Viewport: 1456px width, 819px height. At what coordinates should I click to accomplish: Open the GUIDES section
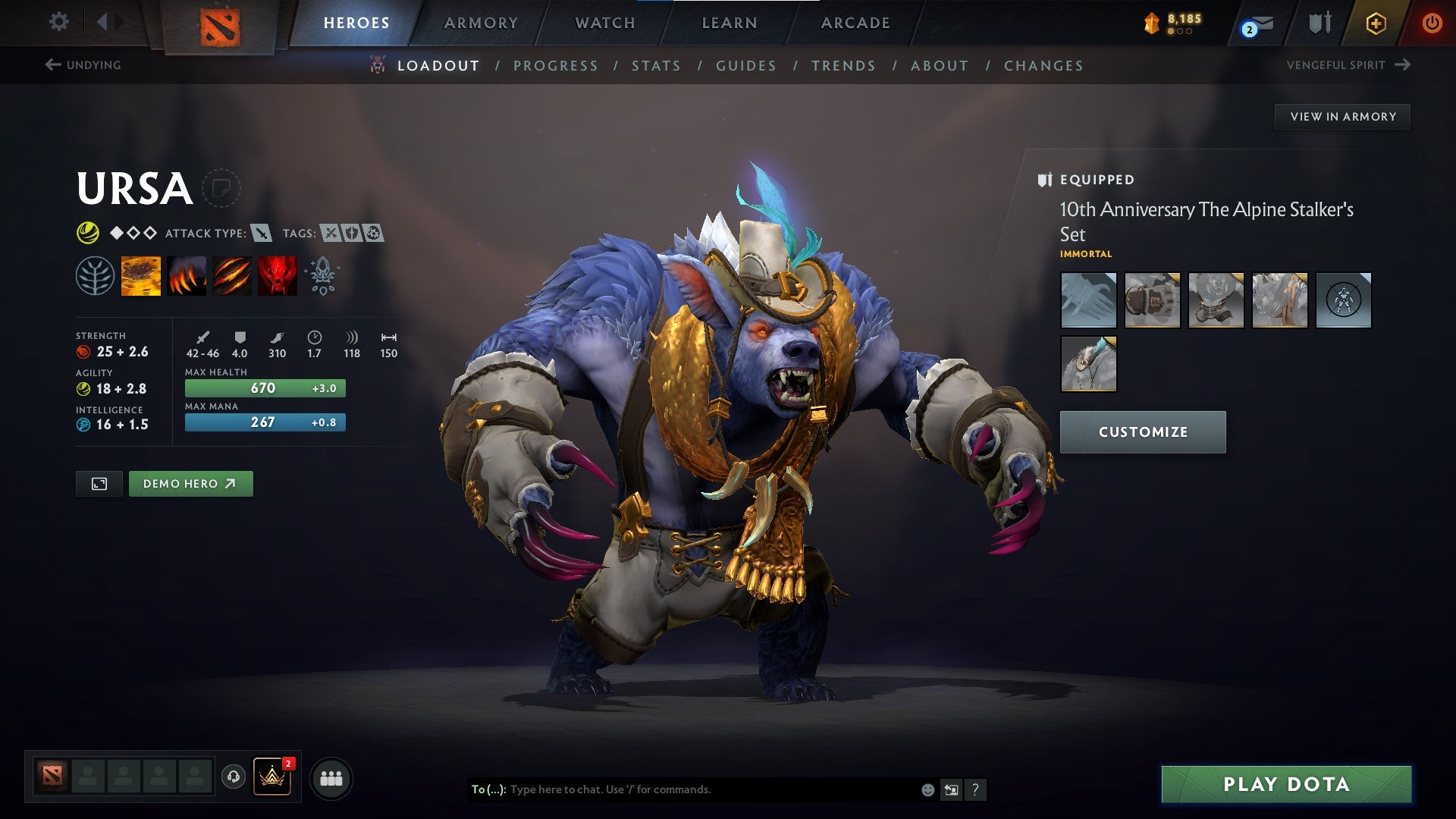tap(745, 66)
